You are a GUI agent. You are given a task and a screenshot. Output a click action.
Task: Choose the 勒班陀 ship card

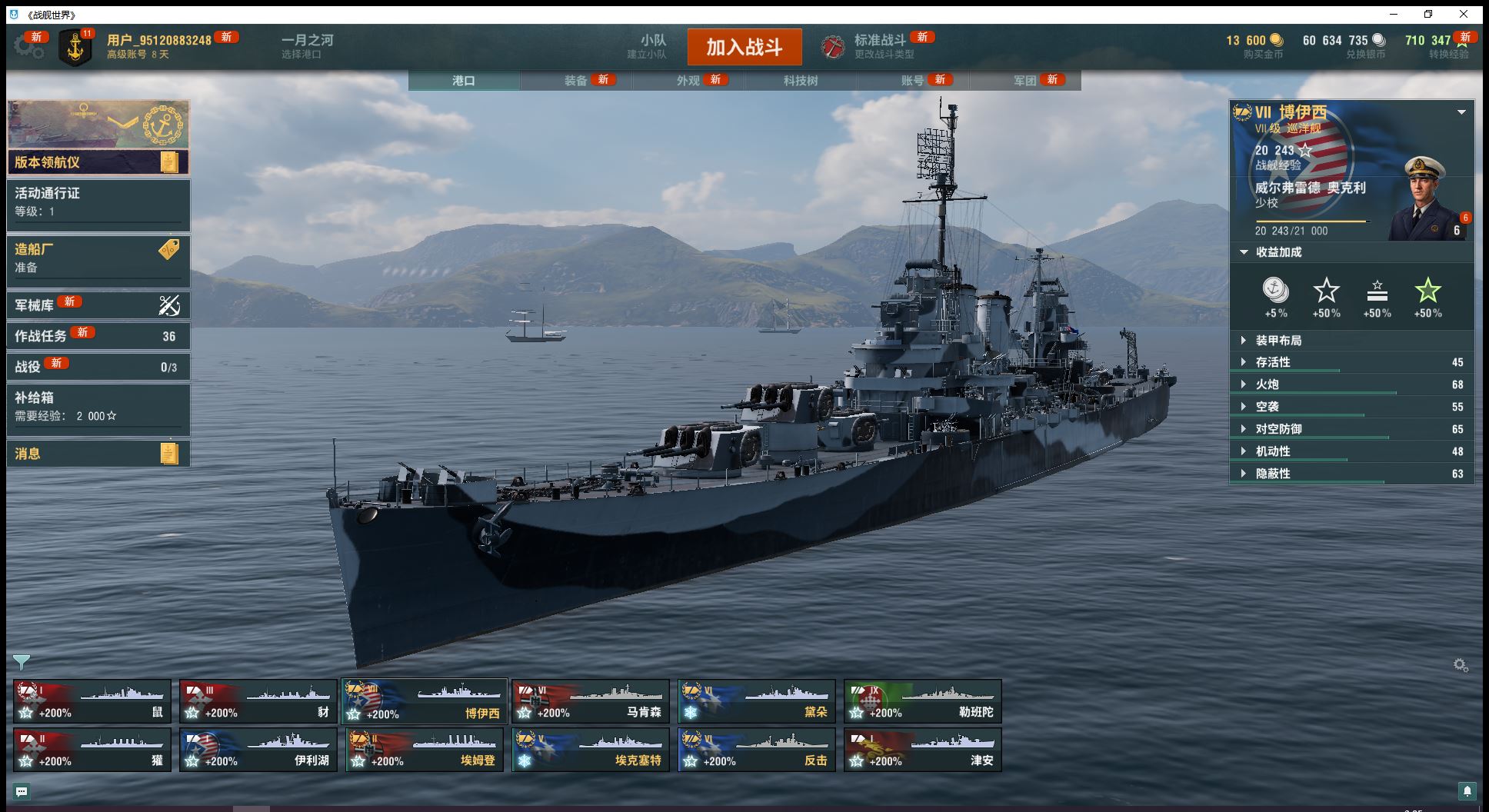[x=922, y=701]
